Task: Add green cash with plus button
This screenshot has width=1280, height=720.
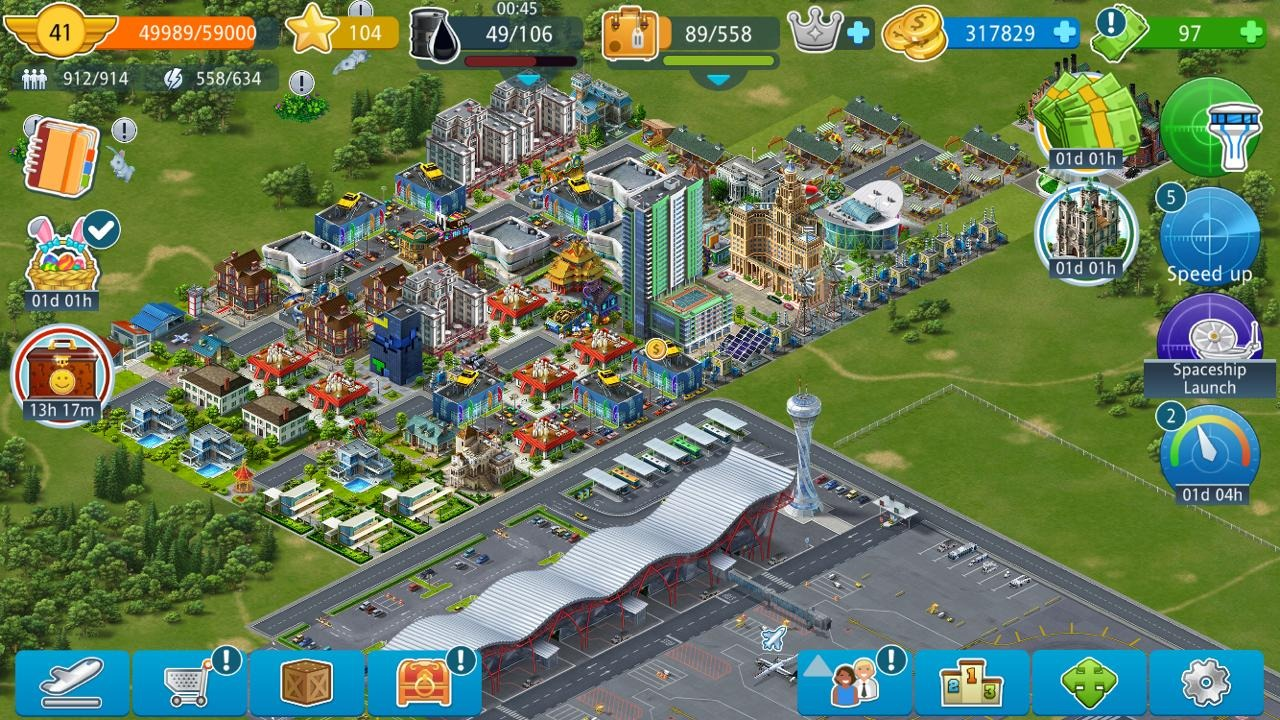Action: pos(1250,33)
